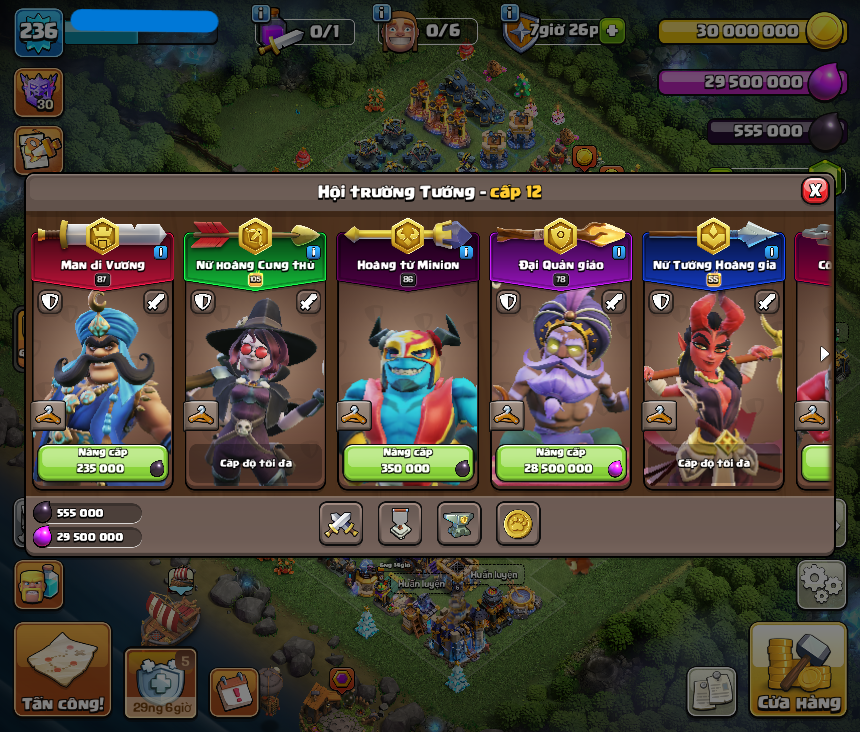Open the gold paw pets icon

(x=518, y=523)
